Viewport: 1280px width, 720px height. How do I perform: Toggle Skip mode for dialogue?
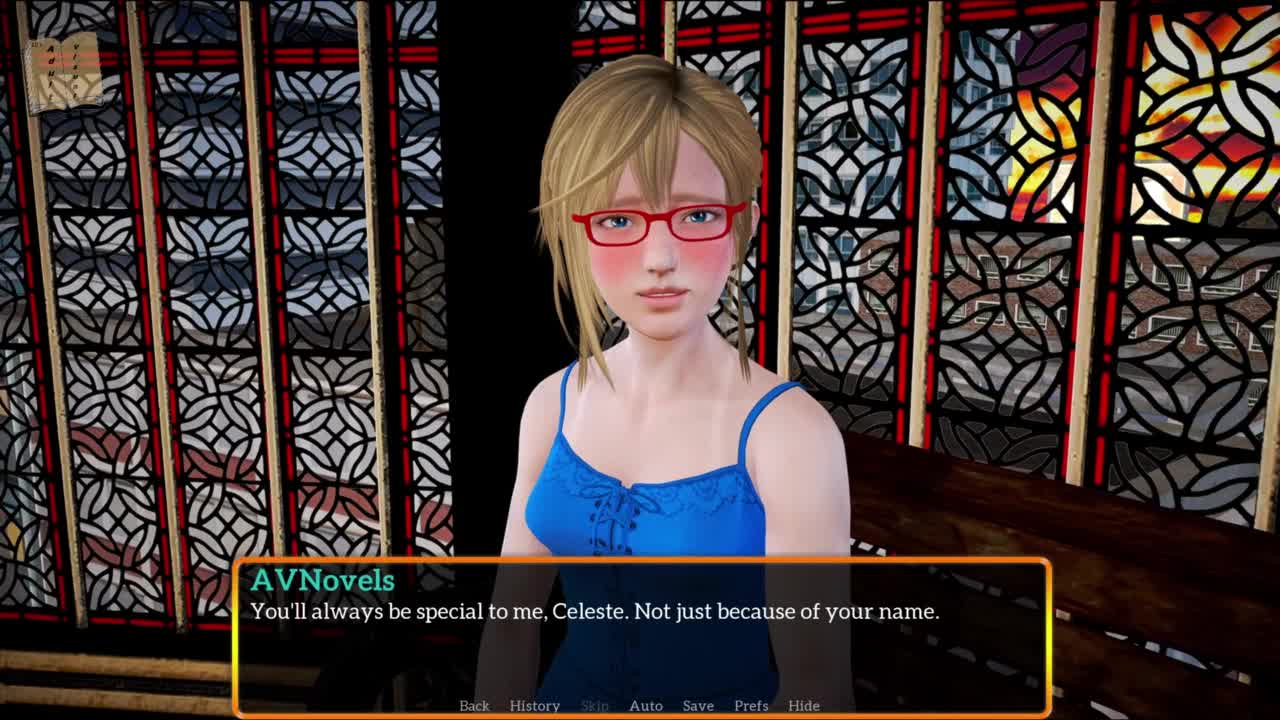coord(594,706)
